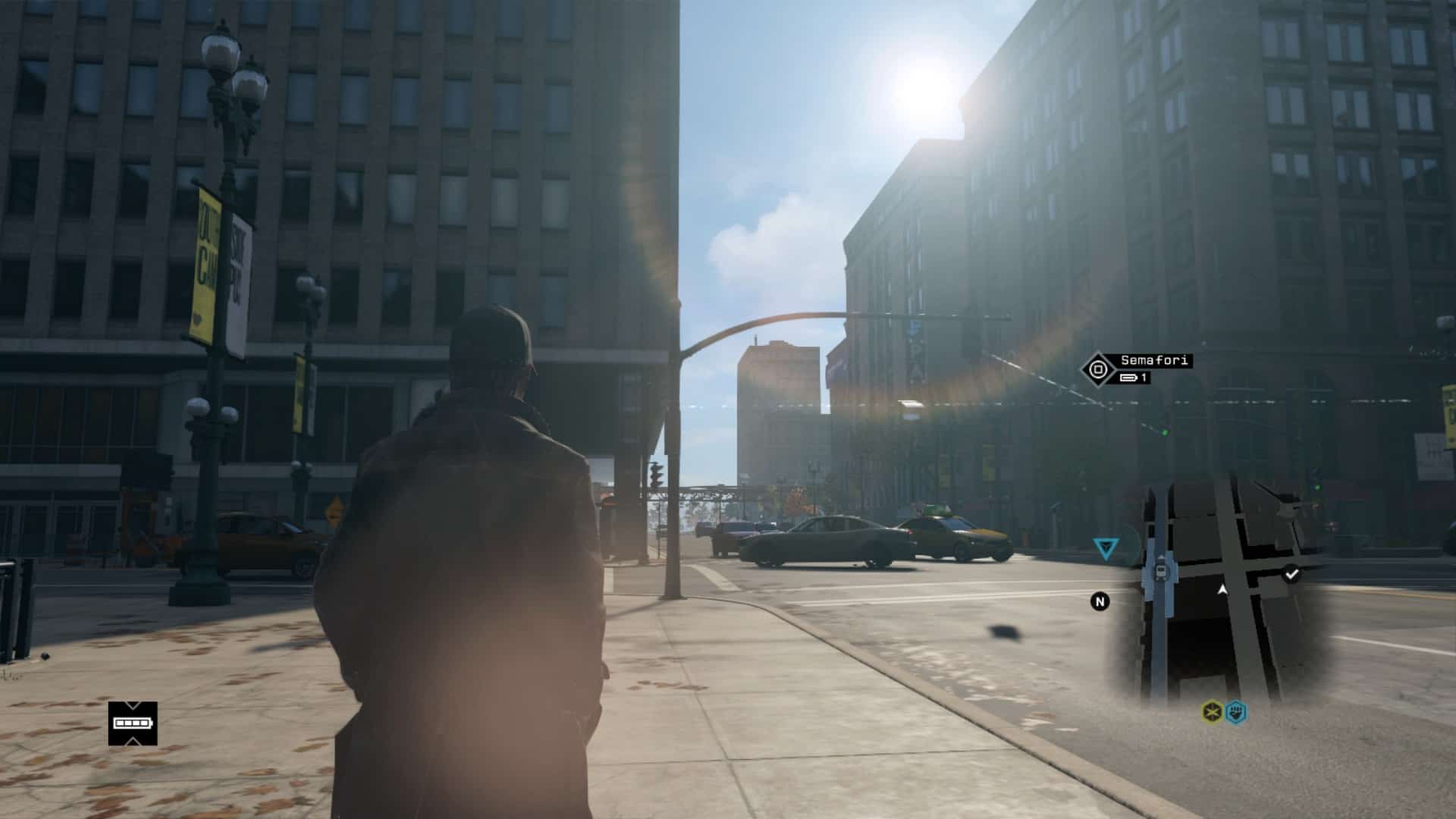Click the white player arrow on minimap

coord(1222,588)
